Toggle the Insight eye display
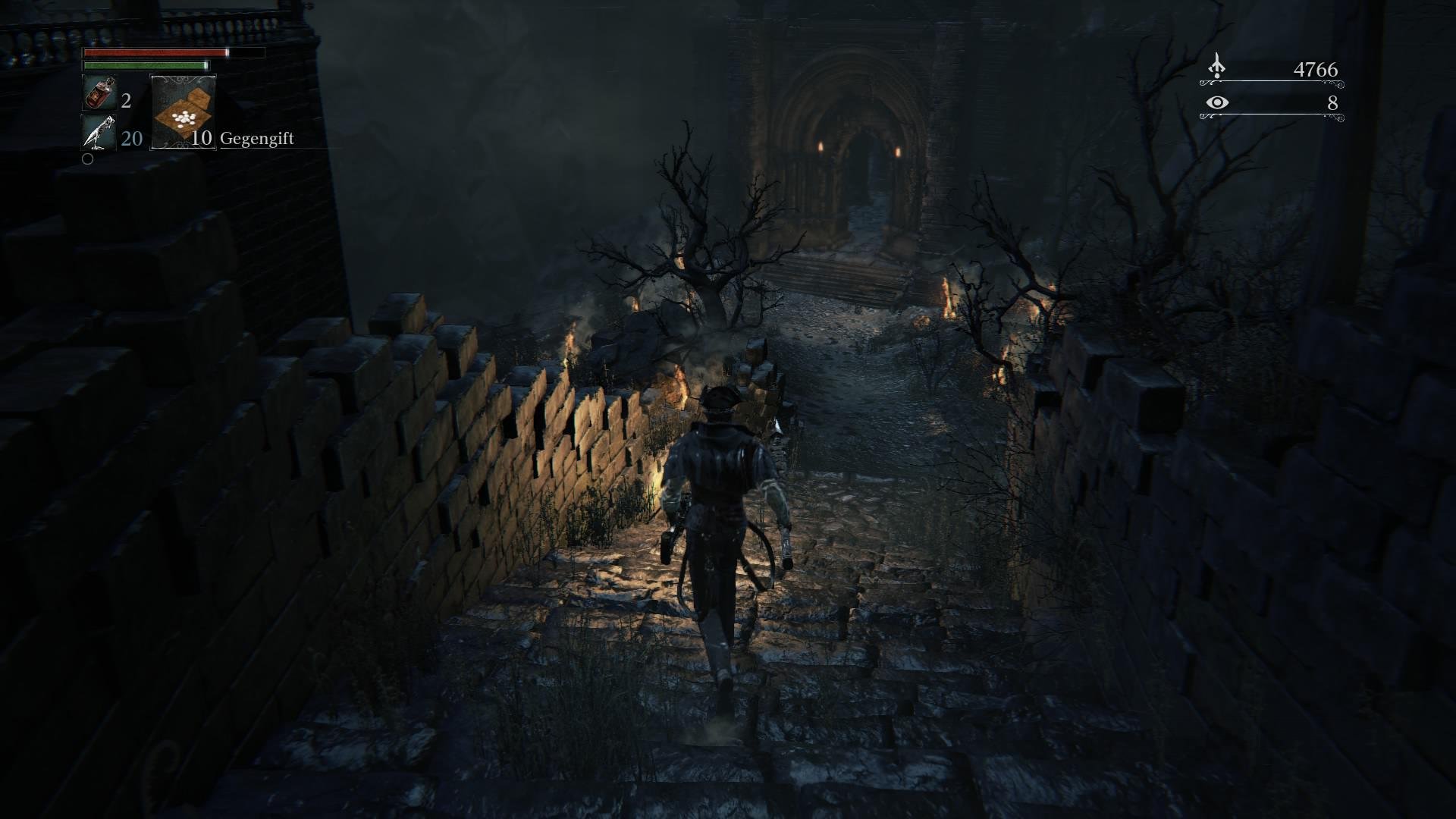The height and width of the screenshot is (819, 1456). (x=1217, y=103)
